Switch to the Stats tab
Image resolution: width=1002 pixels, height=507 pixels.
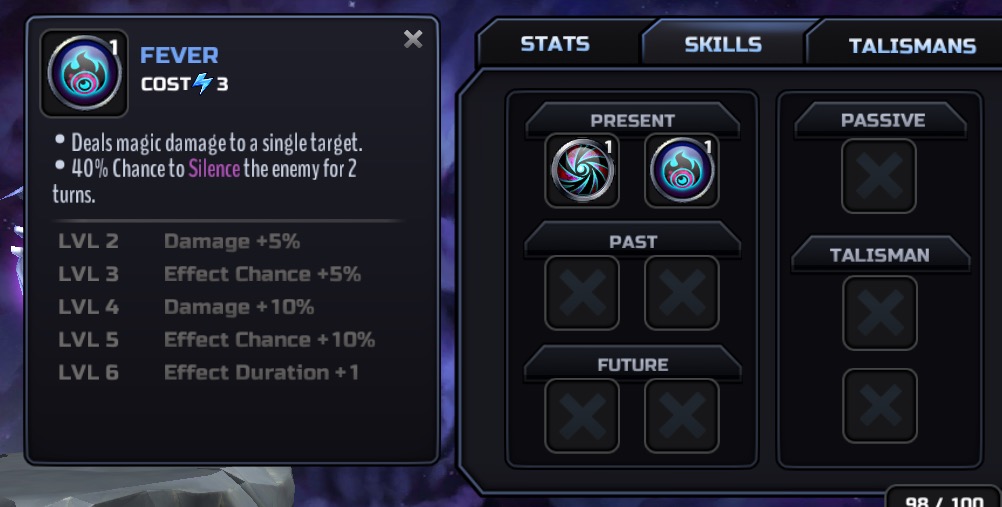555,44
